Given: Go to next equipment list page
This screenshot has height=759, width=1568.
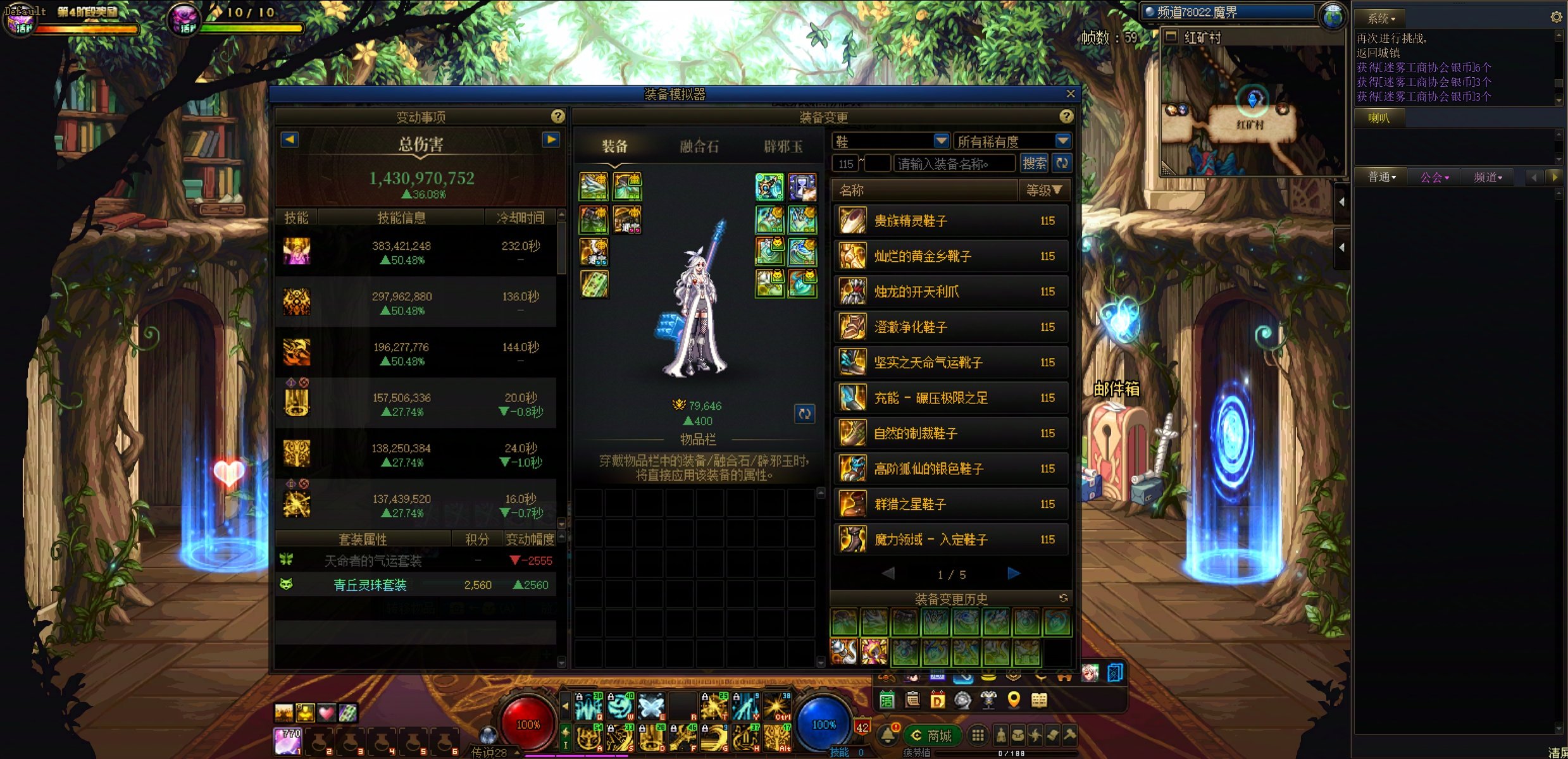Looking at the screenshot, I should coord(1013,574).
